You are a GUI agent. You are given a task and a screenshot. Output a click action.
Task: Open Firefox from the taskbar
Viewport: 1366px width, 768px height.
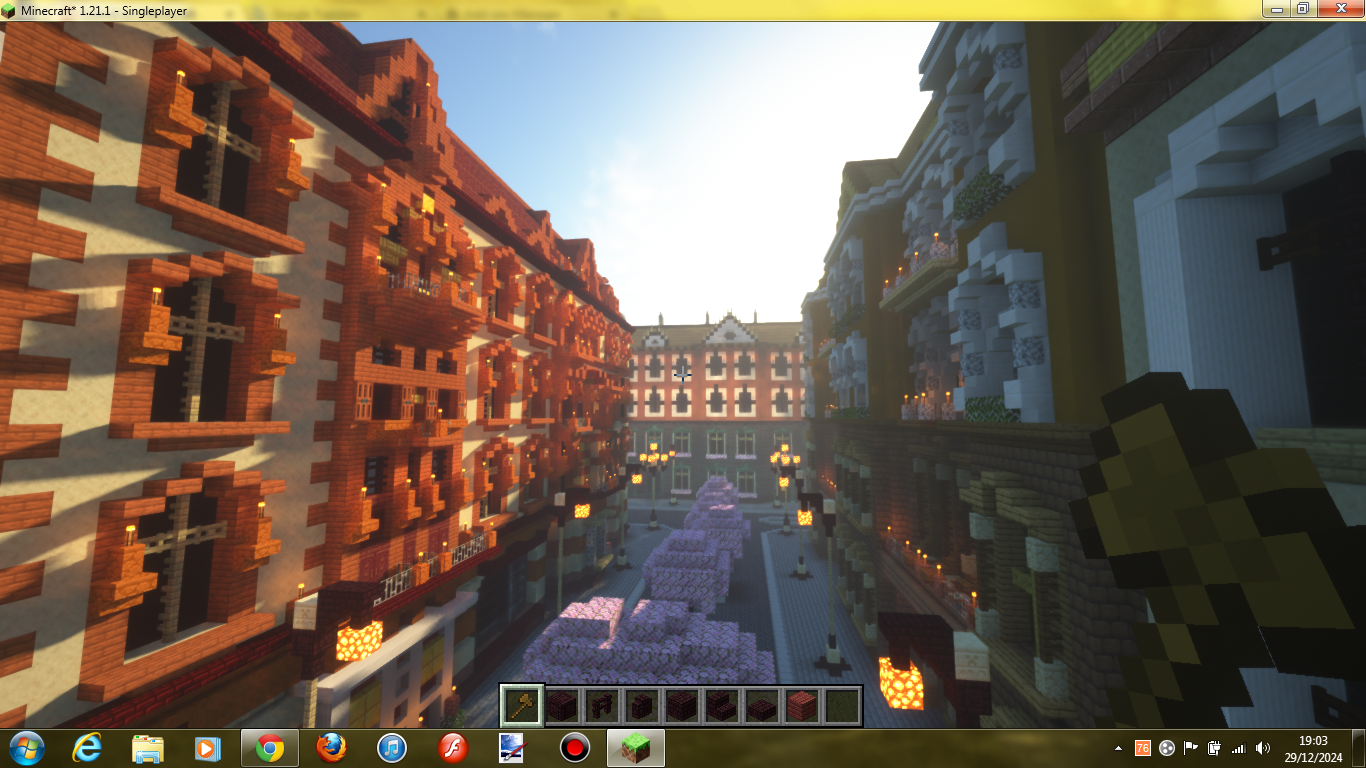[x=332, y=749]
